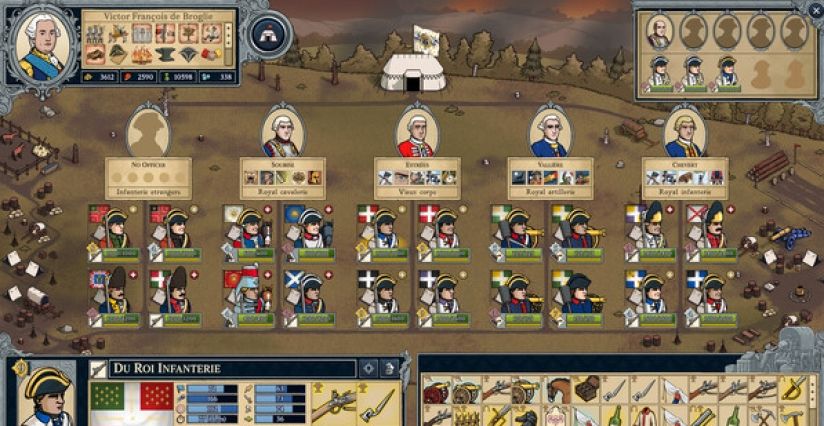Image resolution: width=824 pixels, height=426 pixels.
Task: Click the sailing ships icon in general's panel
Action: click(x=120, y=34)
